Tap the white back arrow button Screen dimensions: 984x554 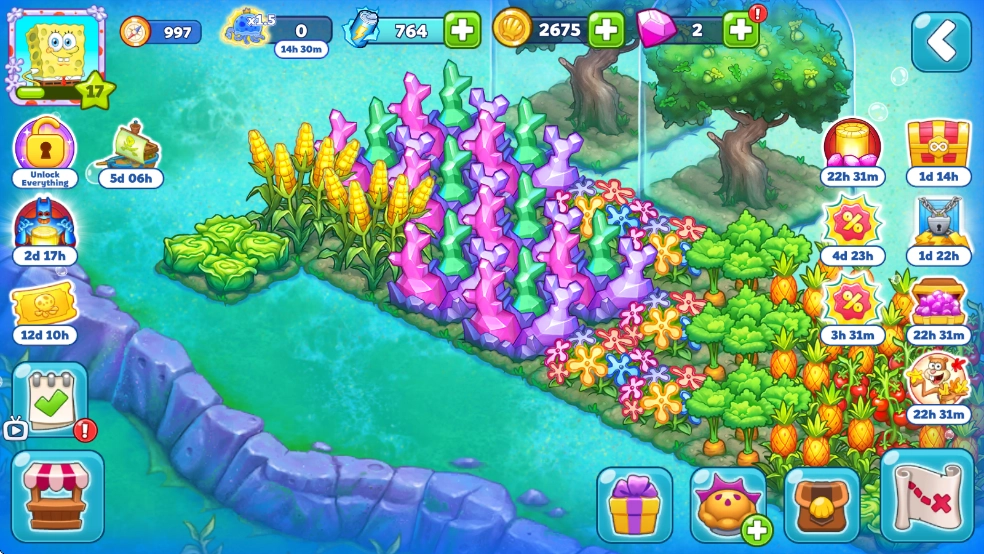pyautogui.click(x=941, y=41)
